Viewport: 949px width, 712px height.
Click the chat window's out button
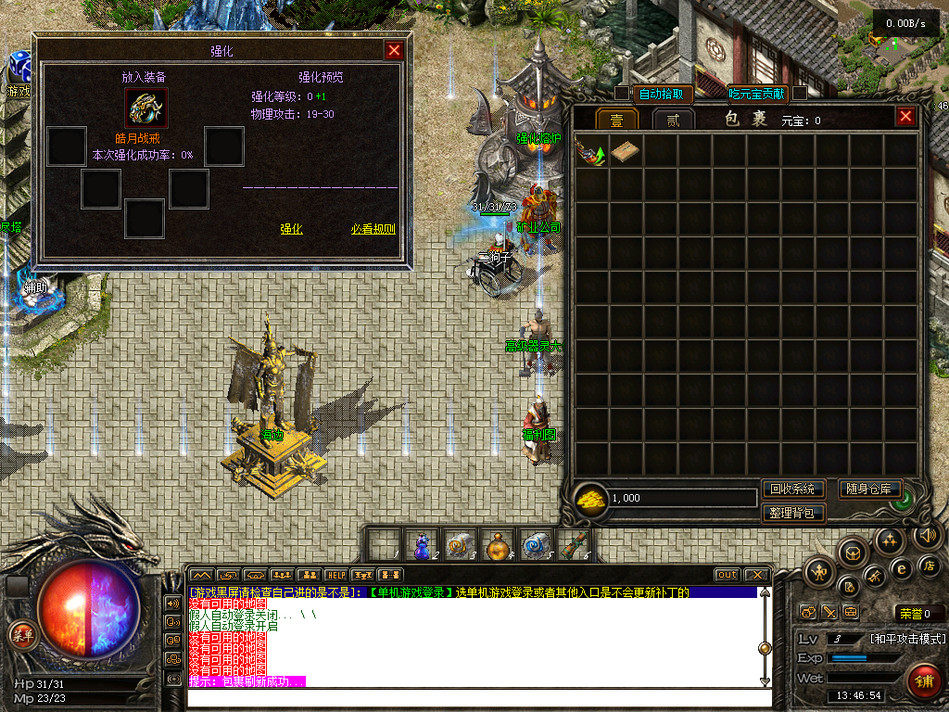(727, 575)
